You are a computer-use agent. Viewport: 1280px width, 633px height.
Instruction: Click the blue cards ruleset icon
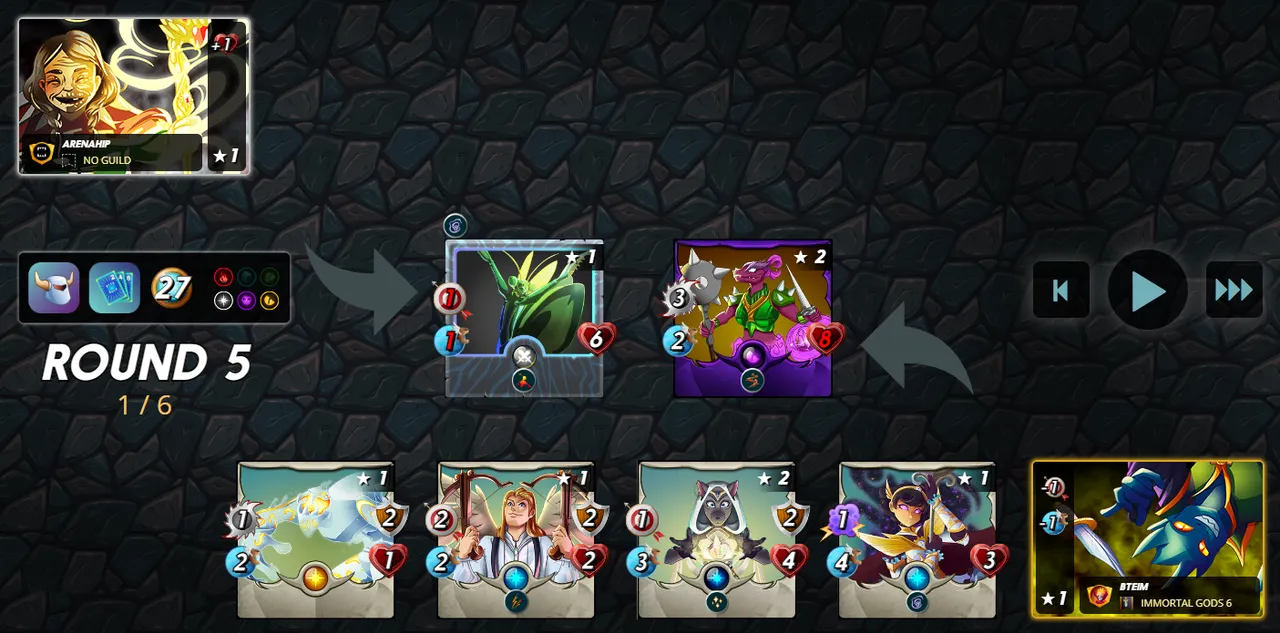114,288
